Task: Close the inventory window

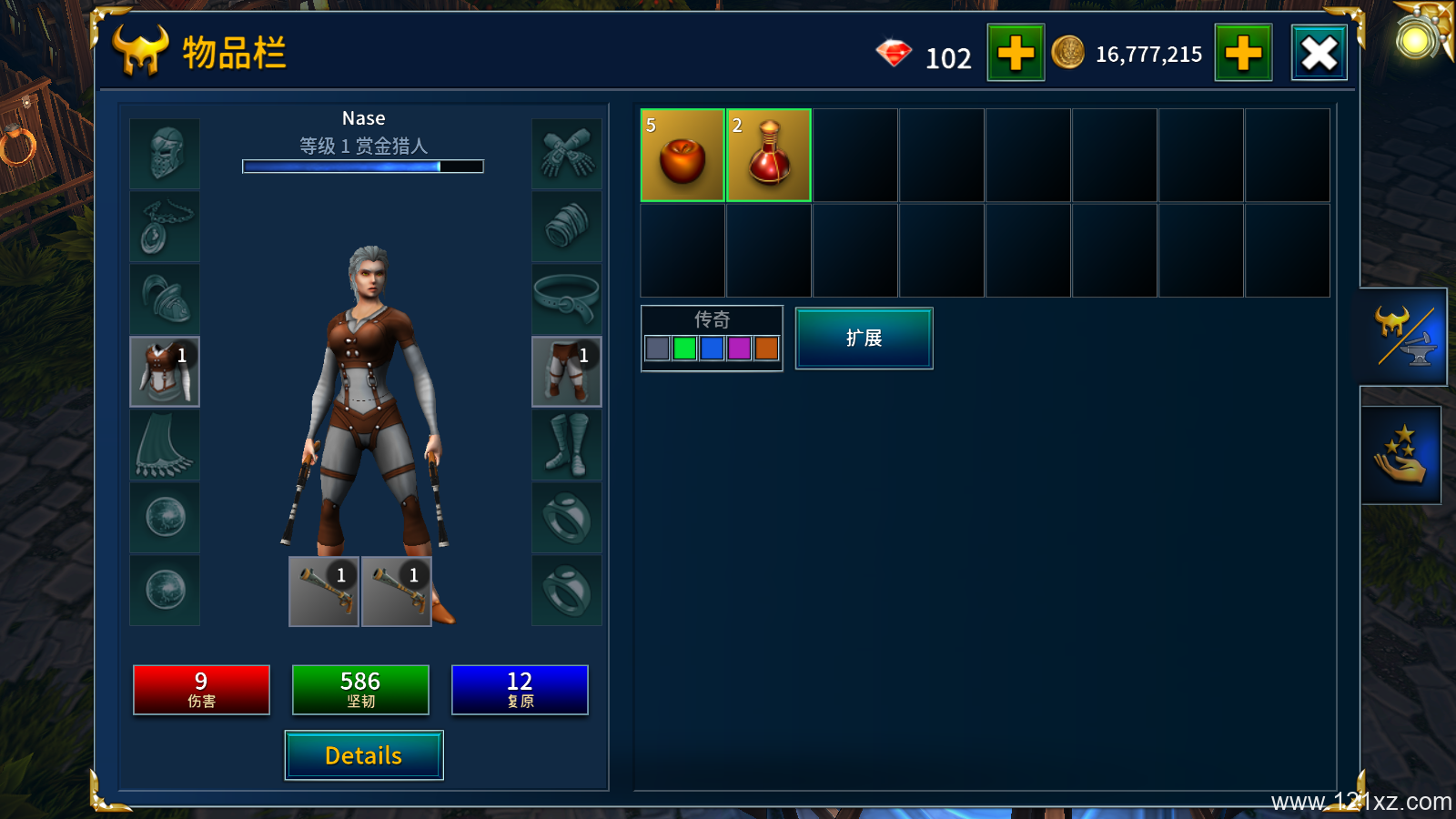Action: (x=1319, y=54)
